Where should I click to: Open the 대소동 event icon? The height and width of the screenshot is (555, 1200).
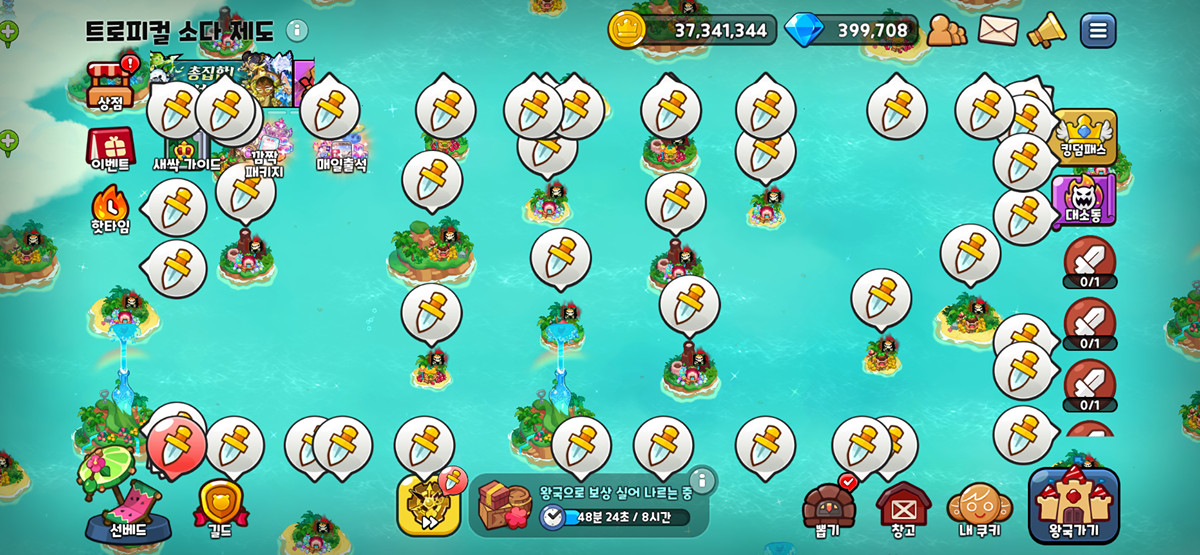click(1083, 200)
